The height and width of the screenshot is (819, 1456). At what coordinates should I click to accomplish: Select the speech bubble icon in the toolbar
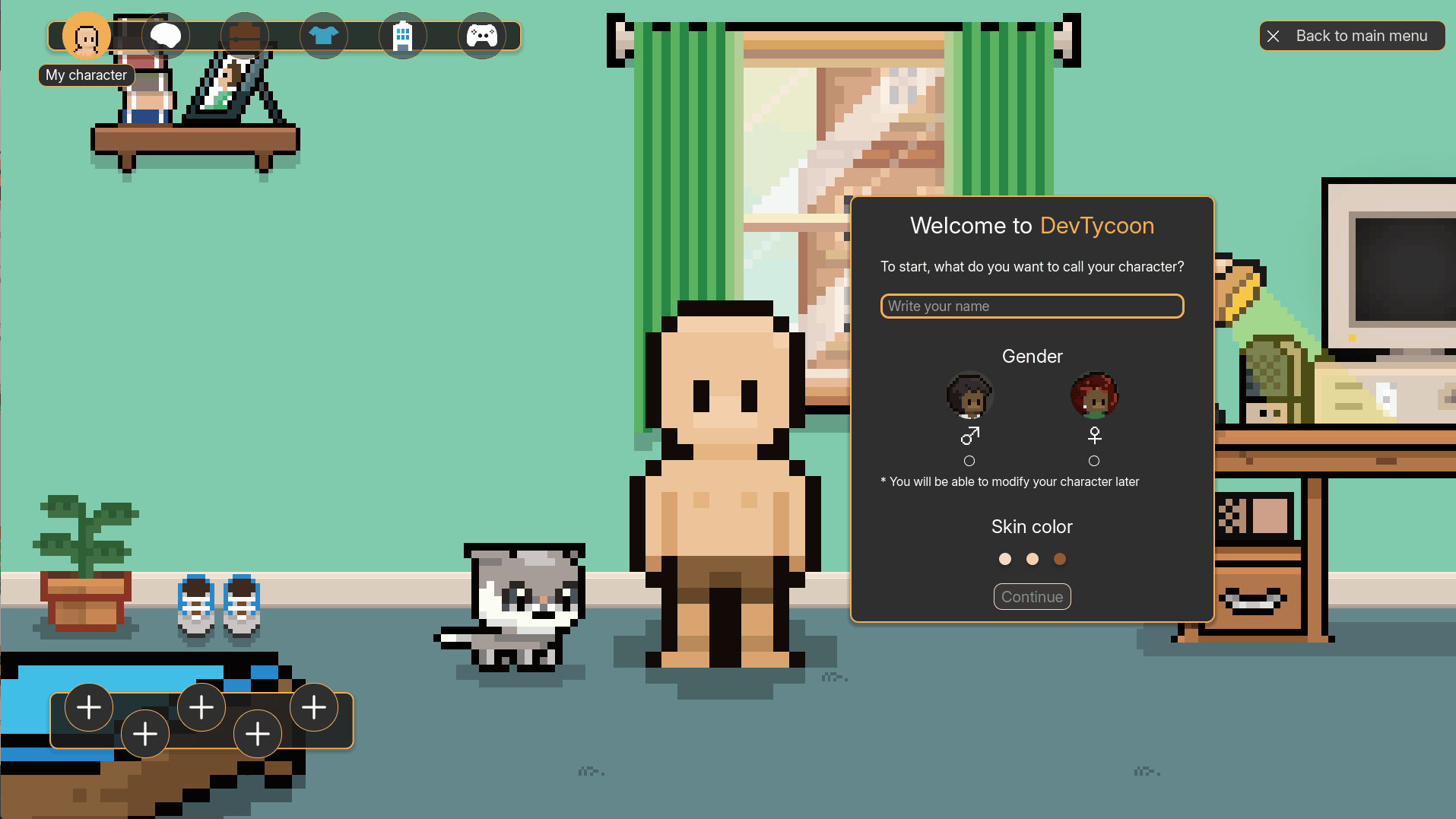(x=165, y=35)
